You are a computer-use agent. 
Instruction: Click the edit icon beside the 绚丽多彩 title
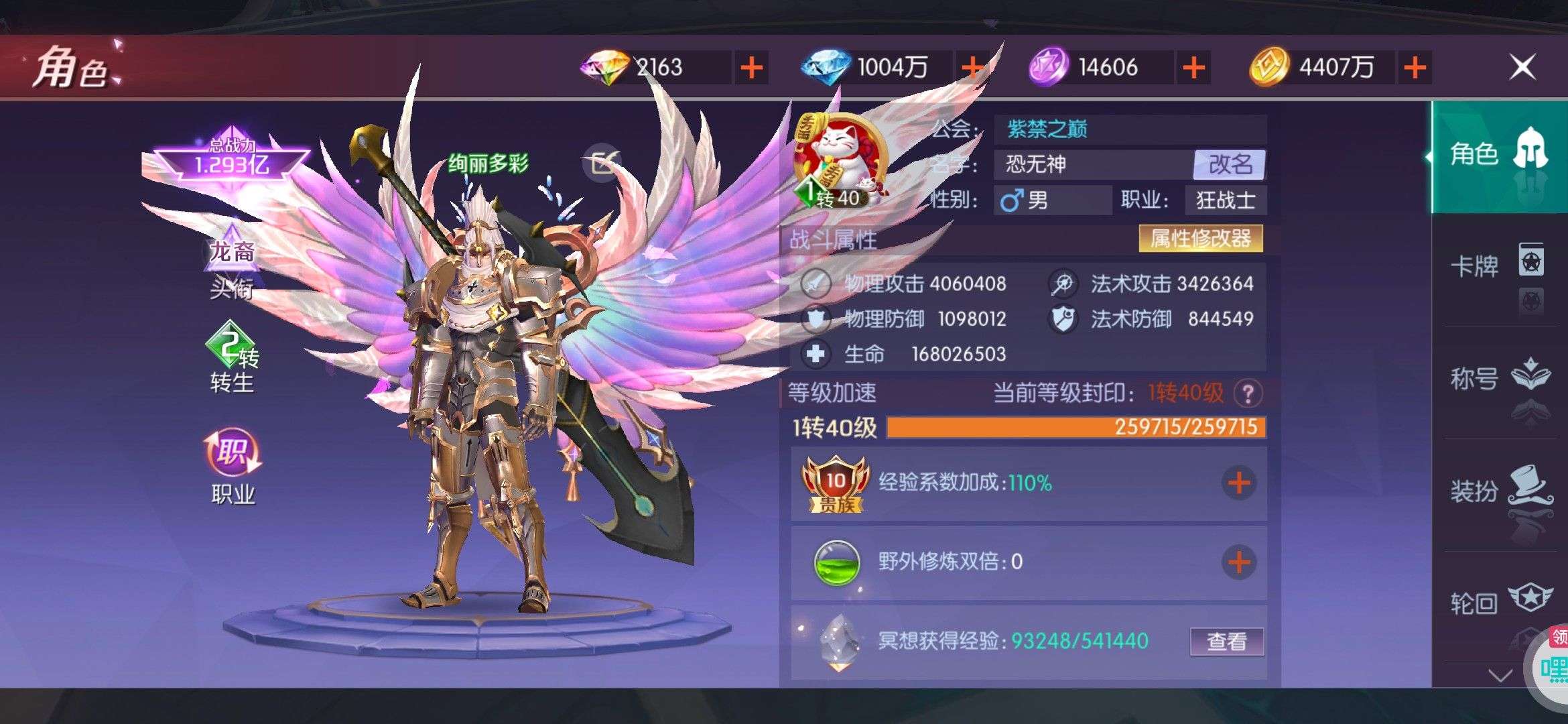pyautogui.click(x=602, y=162)
